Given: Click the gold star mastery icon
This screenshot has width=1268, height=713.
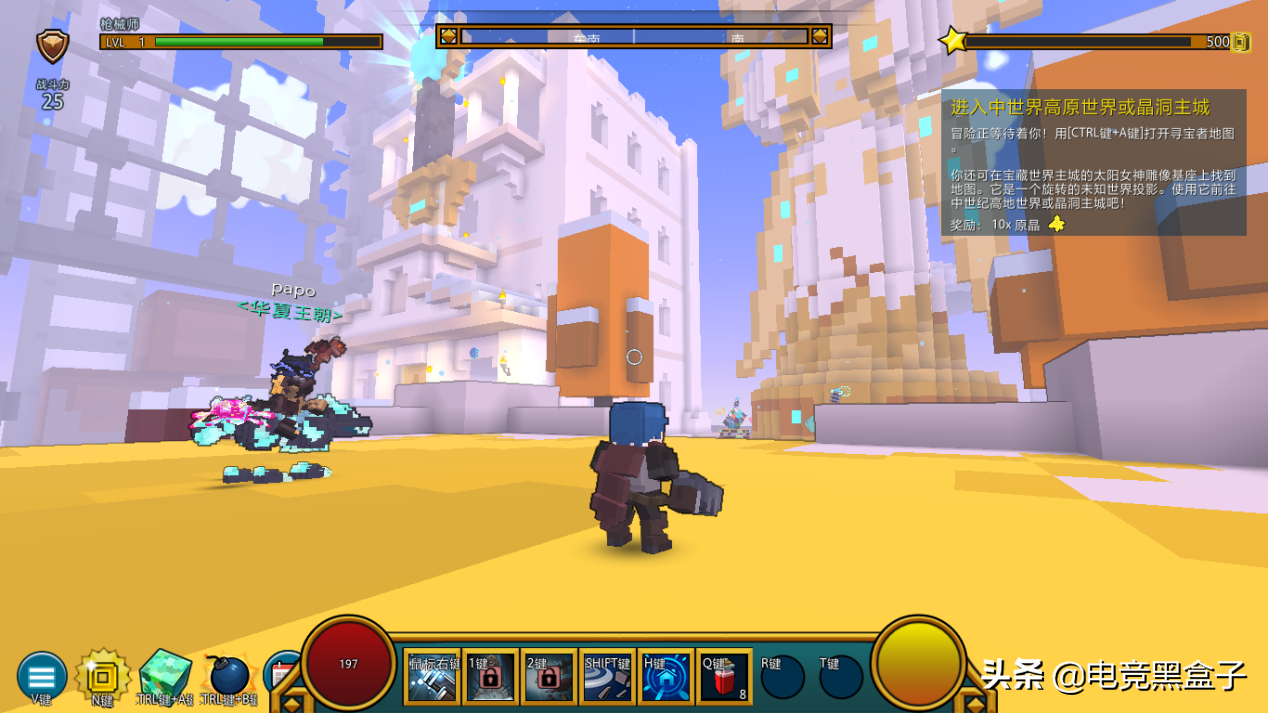Looking at the screenshot, I should [953, 41].
